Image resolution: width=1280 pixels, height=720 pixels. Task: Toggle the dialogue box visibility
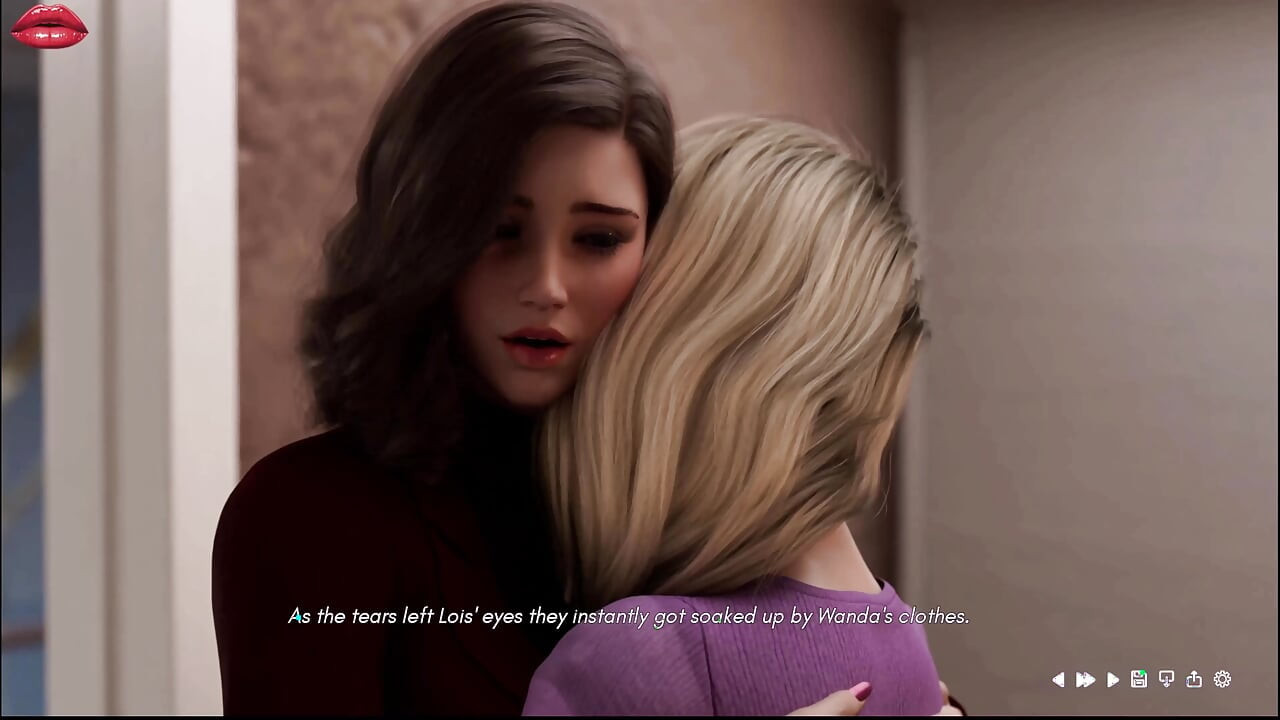pos(1166,679)
